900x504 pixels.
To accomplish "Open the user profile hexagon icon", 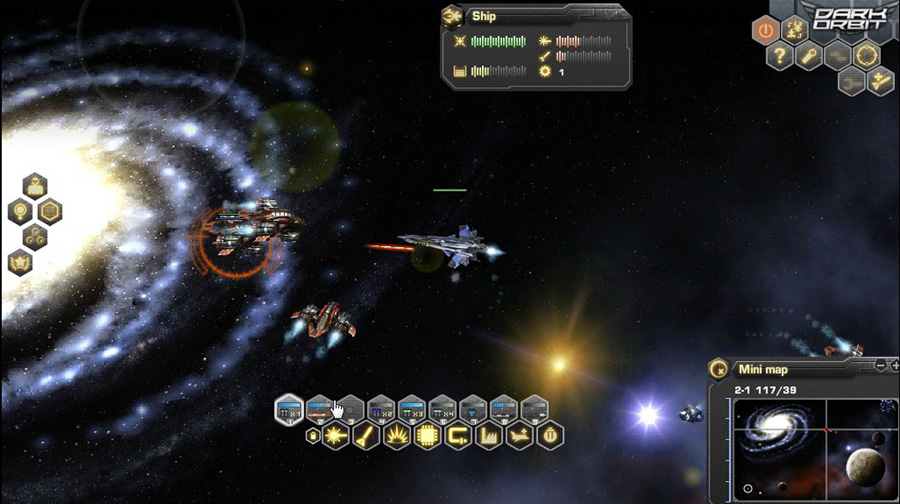I will click(x=35, y=186).
